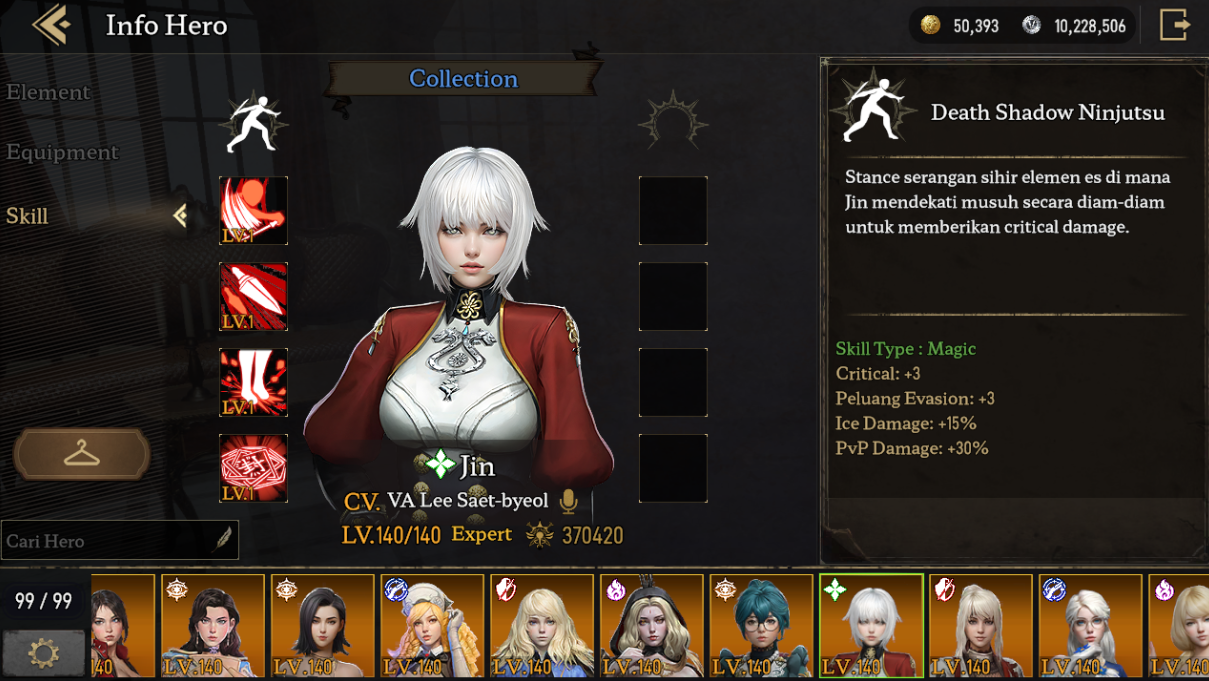Image resolution: width=1209 pixels, height=681 pixels.
Task: Select the white-haired hero wearing glasses
Action: point(1090,626)
